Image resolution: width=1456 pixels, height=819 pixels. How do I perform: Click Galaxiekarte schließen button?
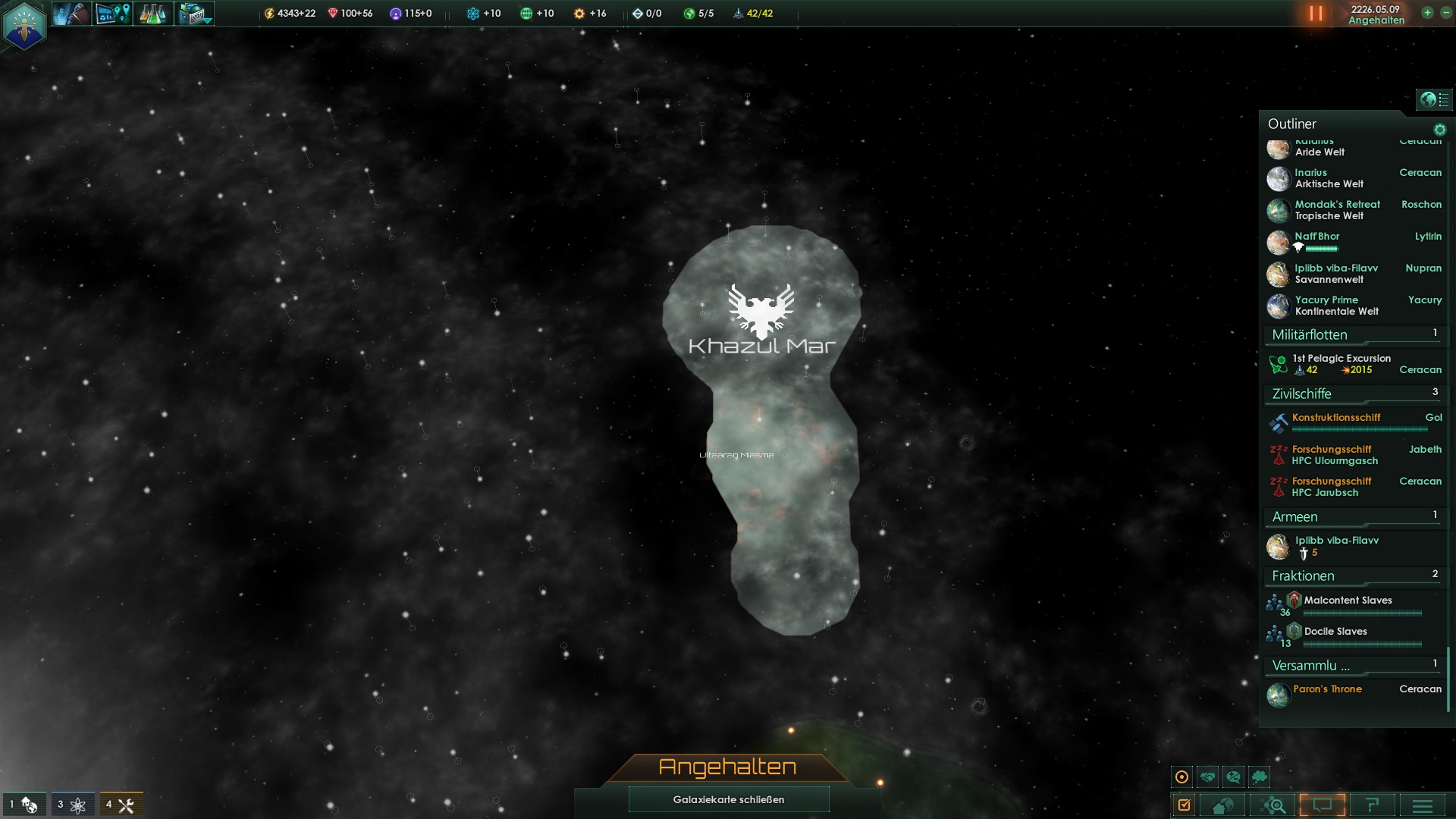coord(728,799)
